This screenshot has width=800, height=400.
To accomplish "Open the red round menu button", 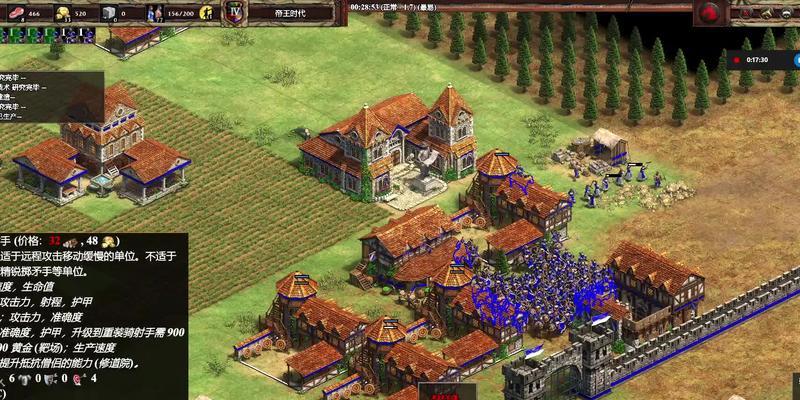I will (711, 13).
